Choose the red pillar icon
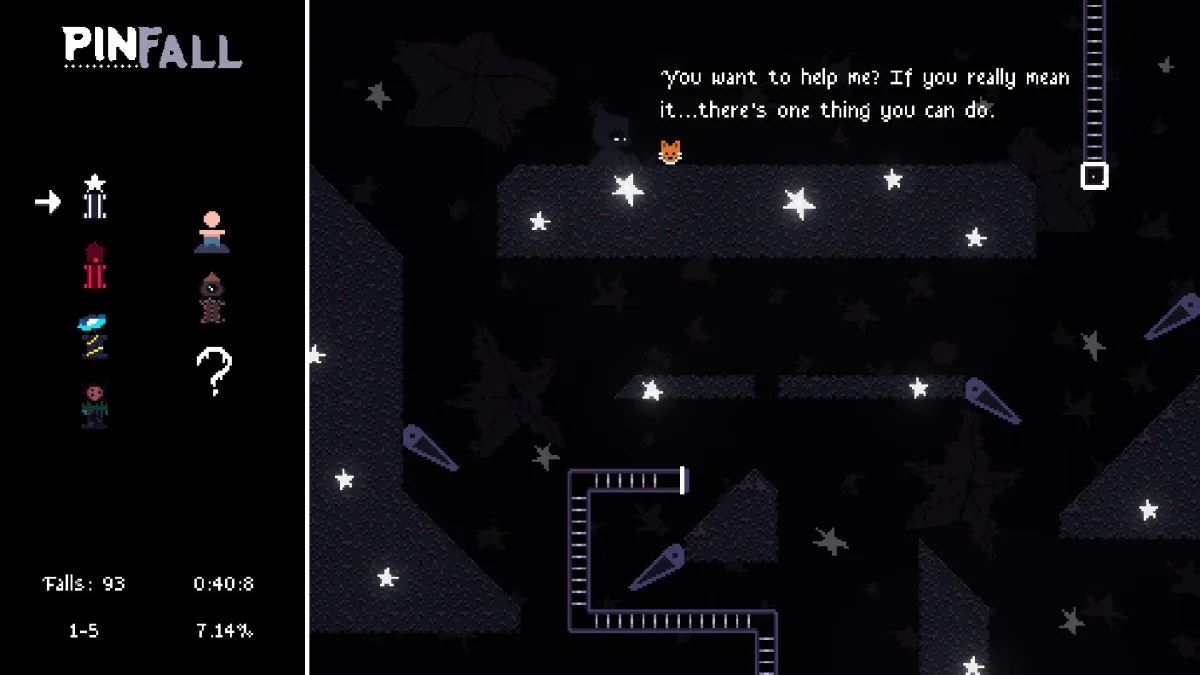This screenshot has width=1200, height=675. coord(94,266)
